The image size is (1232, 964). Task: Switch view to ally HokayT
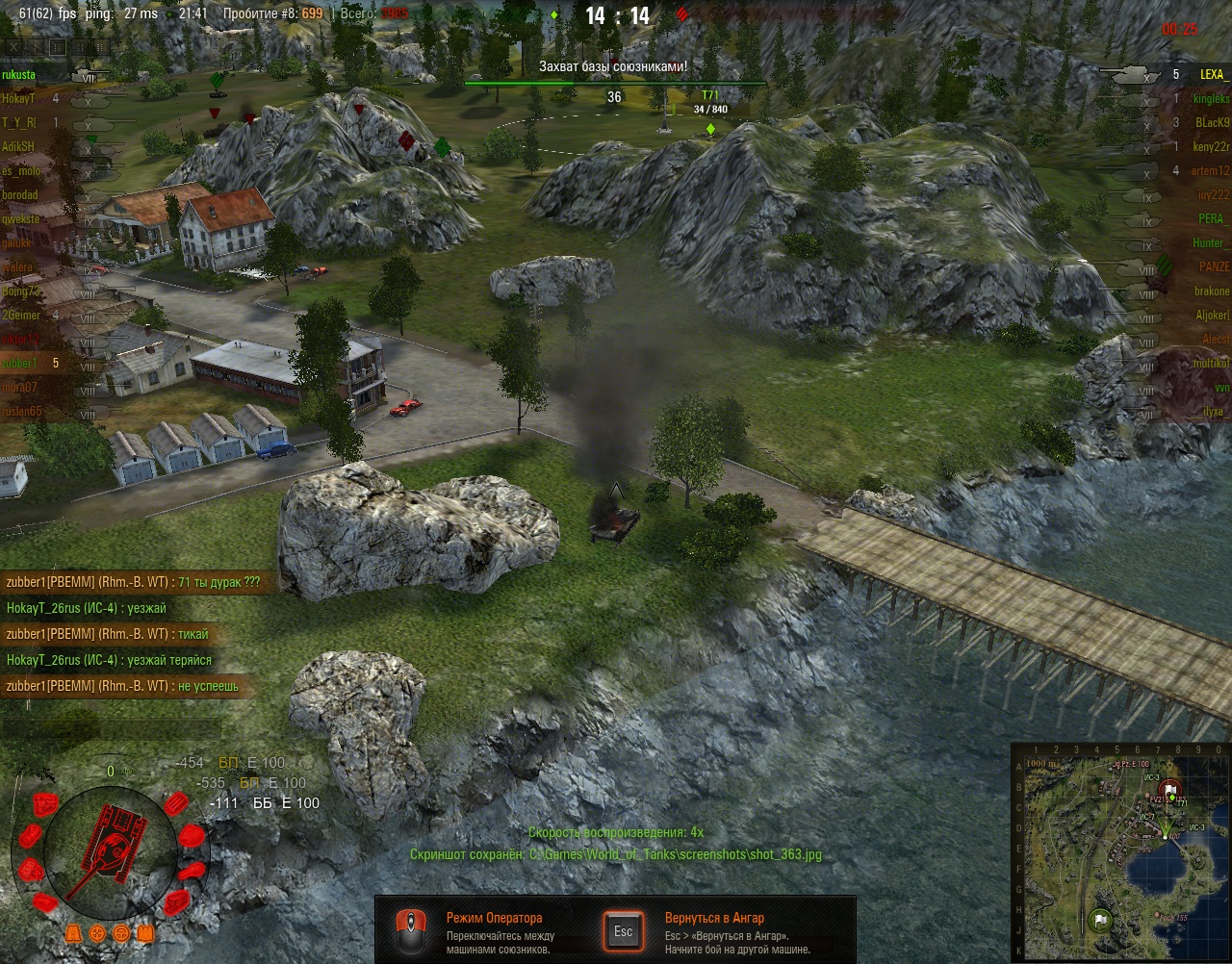click(19, 98)
